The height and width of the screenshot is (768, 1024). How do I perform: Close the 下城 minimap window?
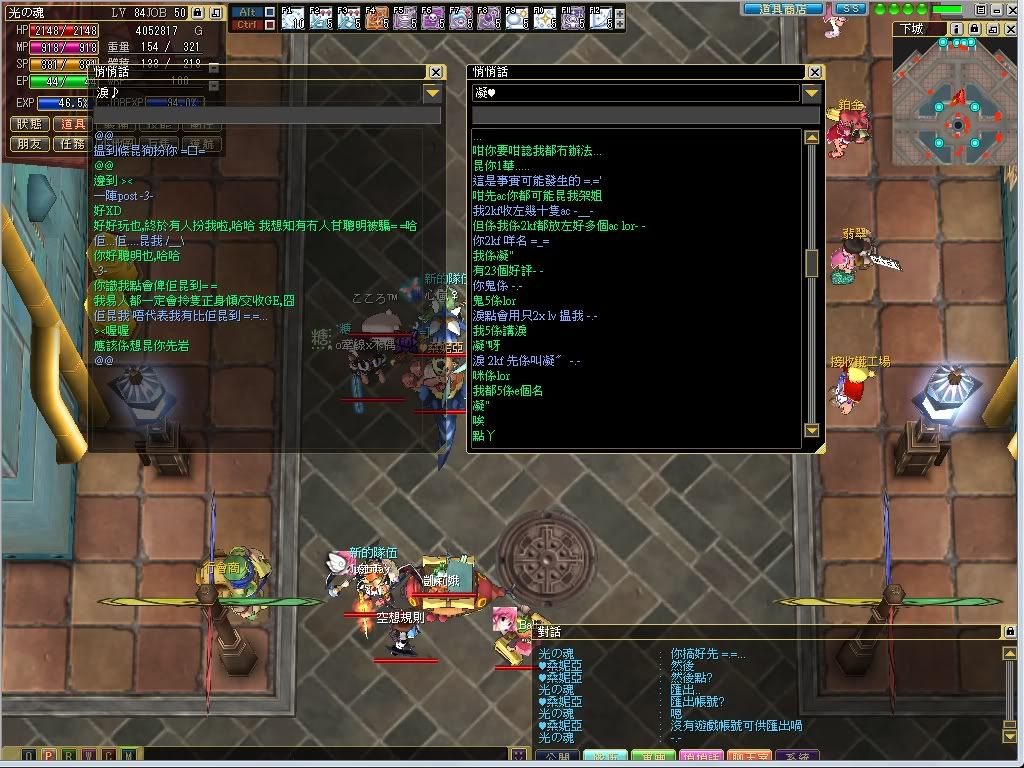coord(1010,29)
